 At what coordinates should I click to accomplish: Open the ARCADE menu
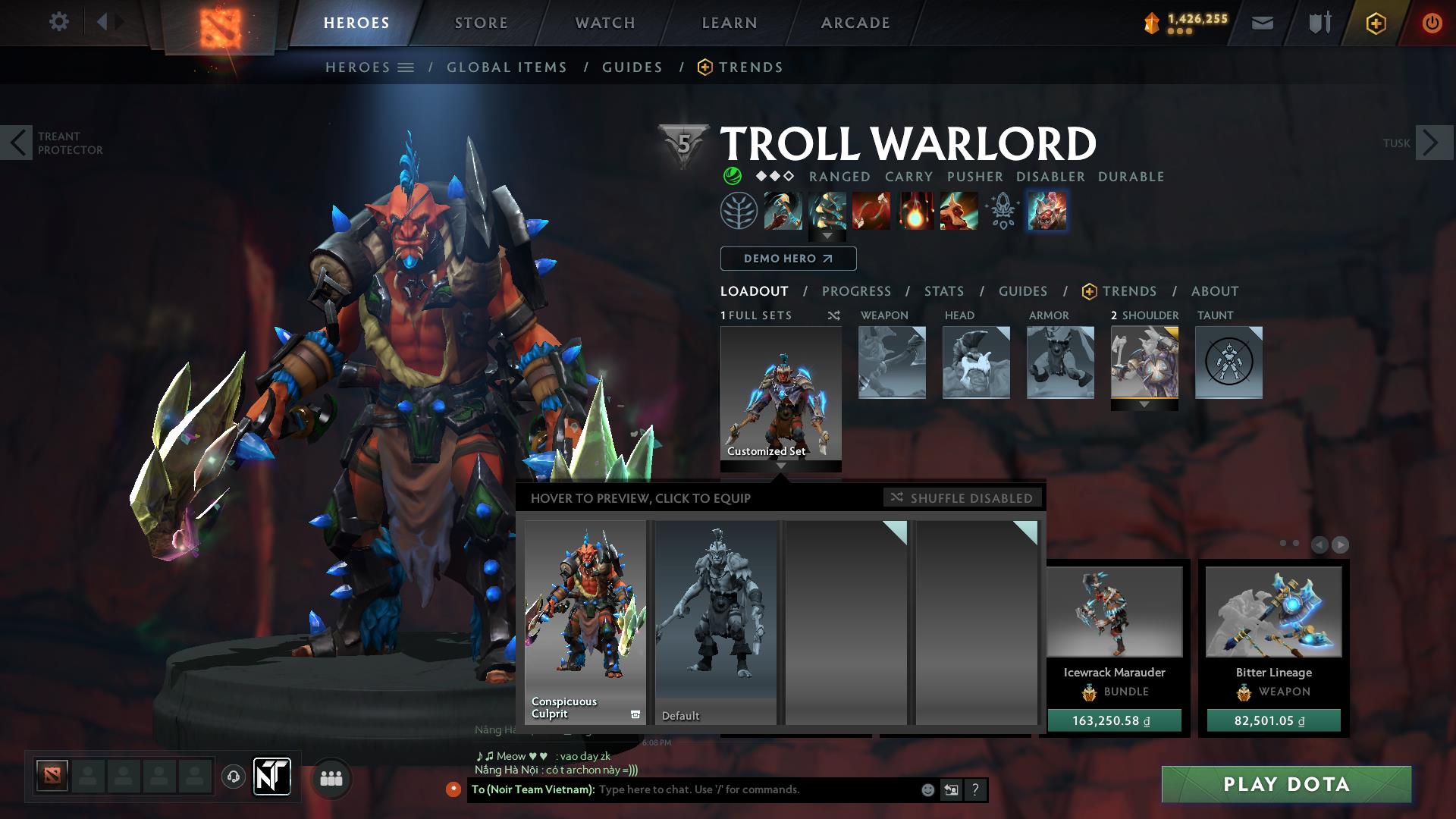855,22
